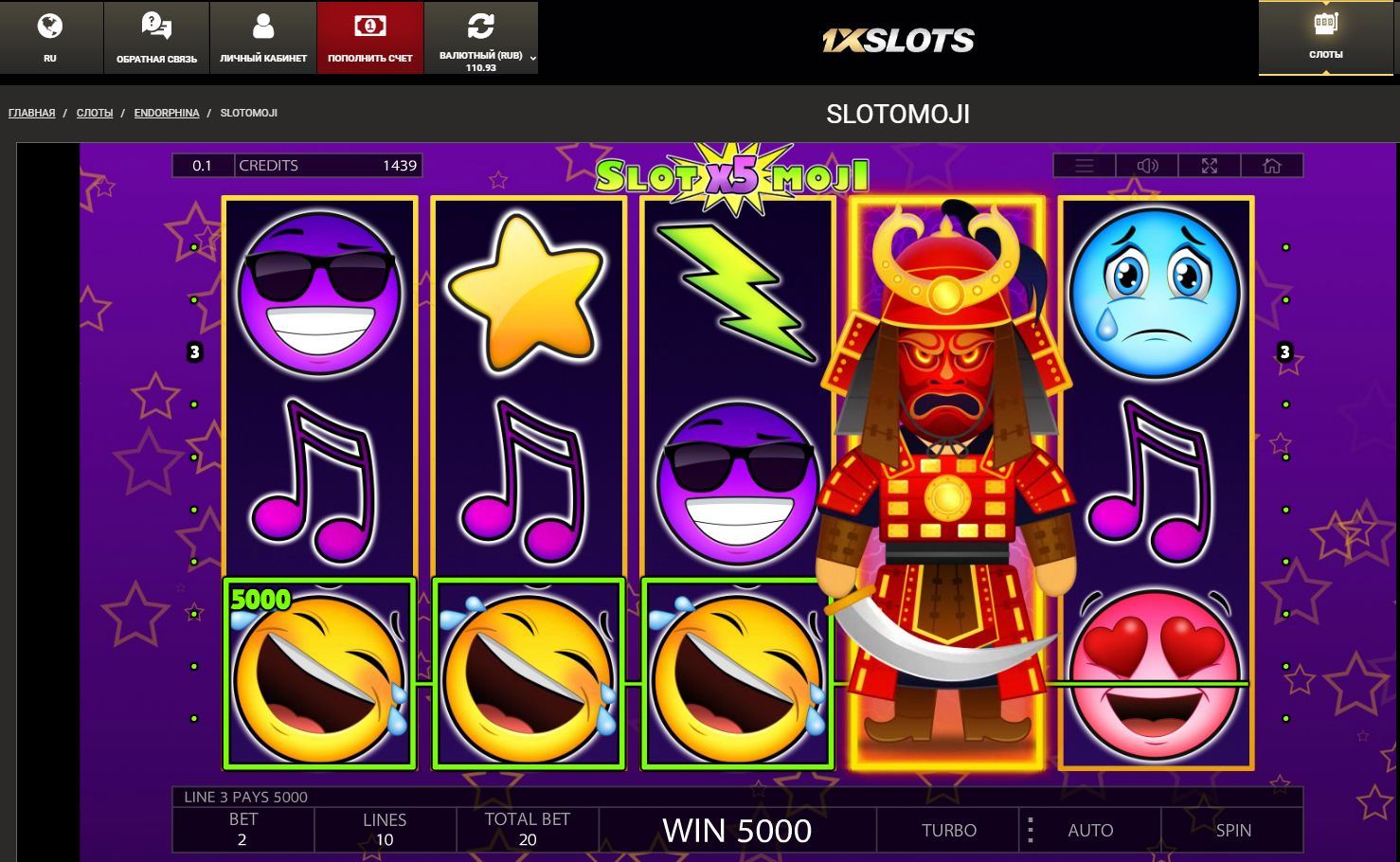Start AUTO play mode

[x=1090, y=830]
